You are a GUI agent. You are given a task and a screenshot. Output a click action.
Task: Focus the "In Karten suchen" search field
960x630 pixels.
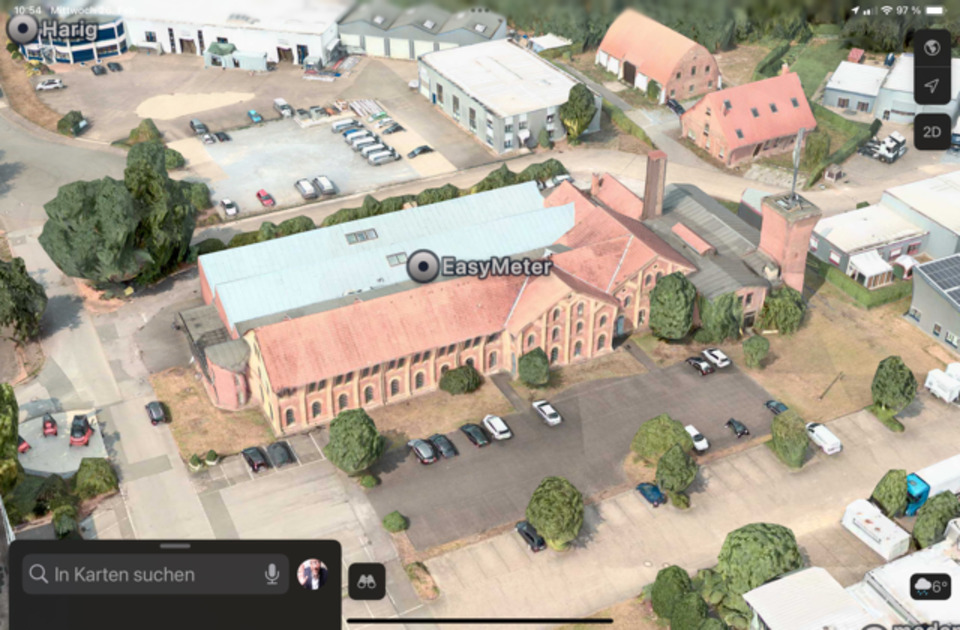(140, 574)
